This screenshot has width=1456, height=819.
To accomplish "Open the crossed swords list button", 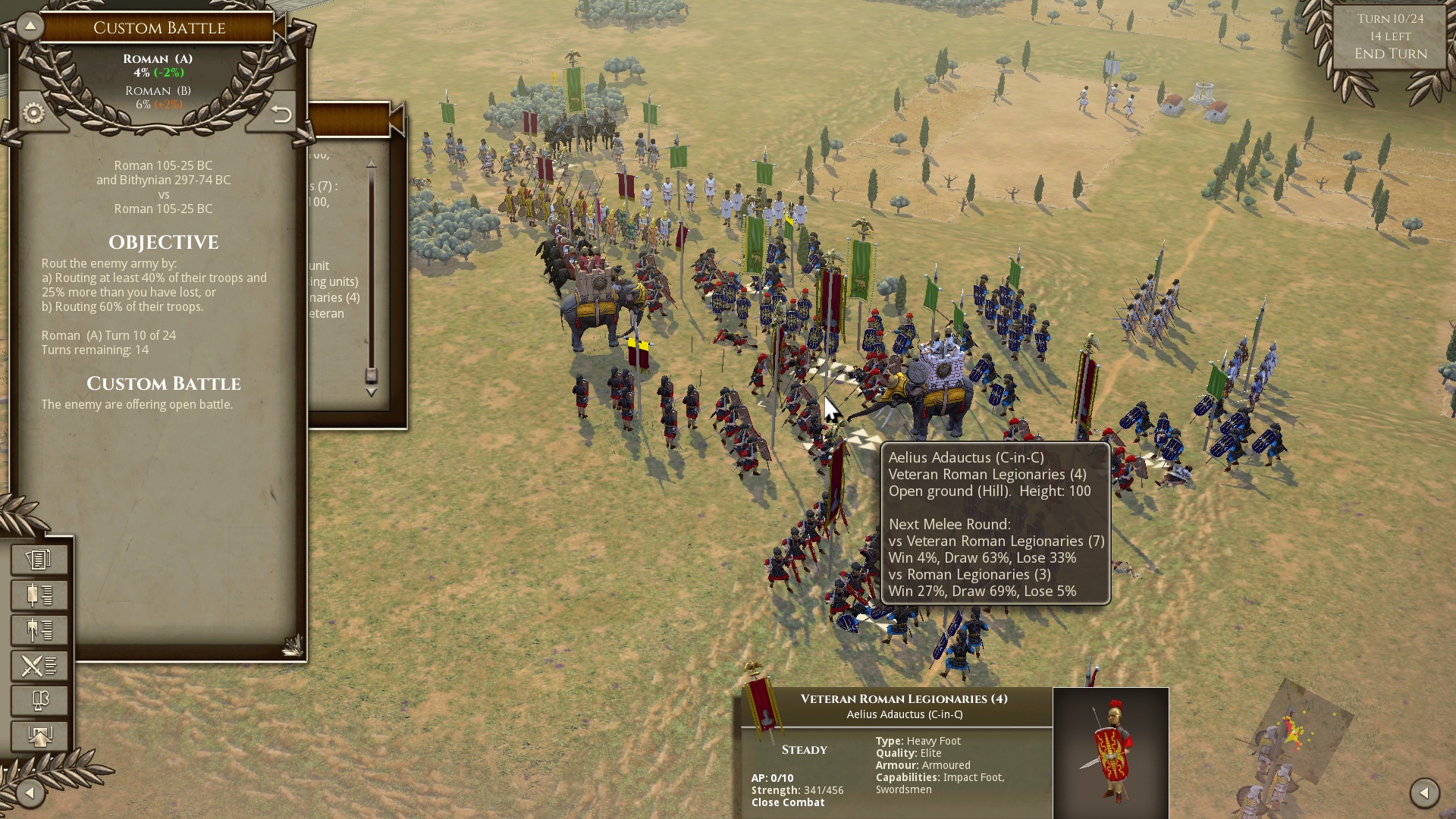I will [x=39, y=666].
